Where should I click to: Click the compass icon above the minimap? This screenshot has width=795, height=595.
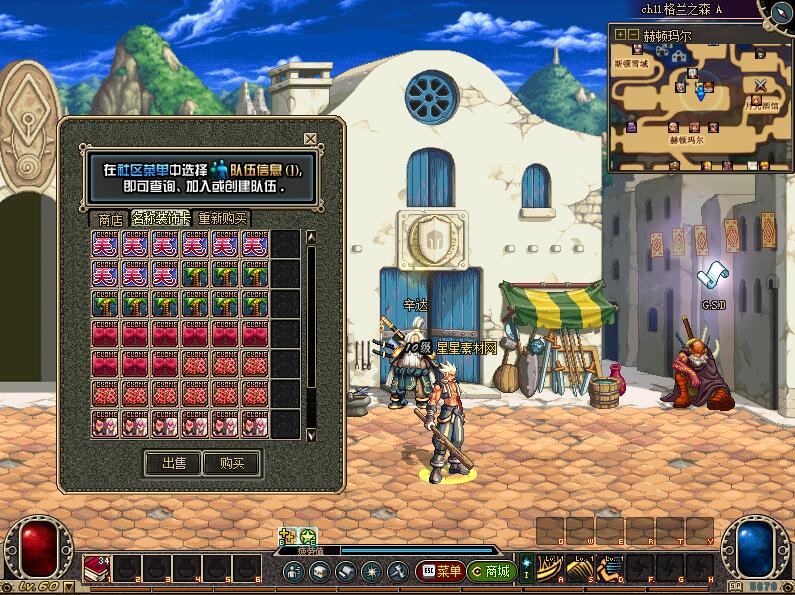coord(782,12)
